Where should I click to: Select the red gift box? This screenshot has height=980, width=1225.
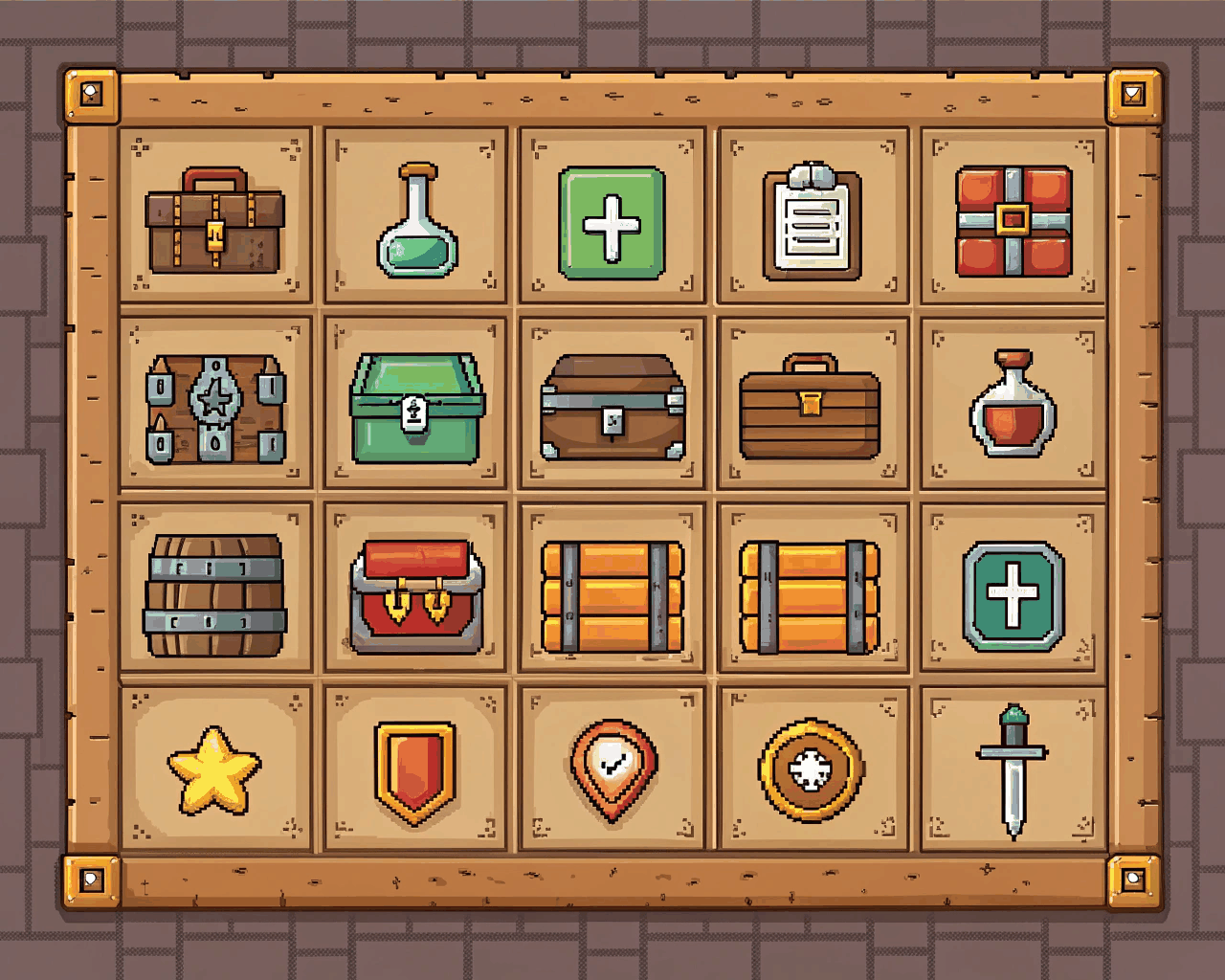(x=1012, y=218)
